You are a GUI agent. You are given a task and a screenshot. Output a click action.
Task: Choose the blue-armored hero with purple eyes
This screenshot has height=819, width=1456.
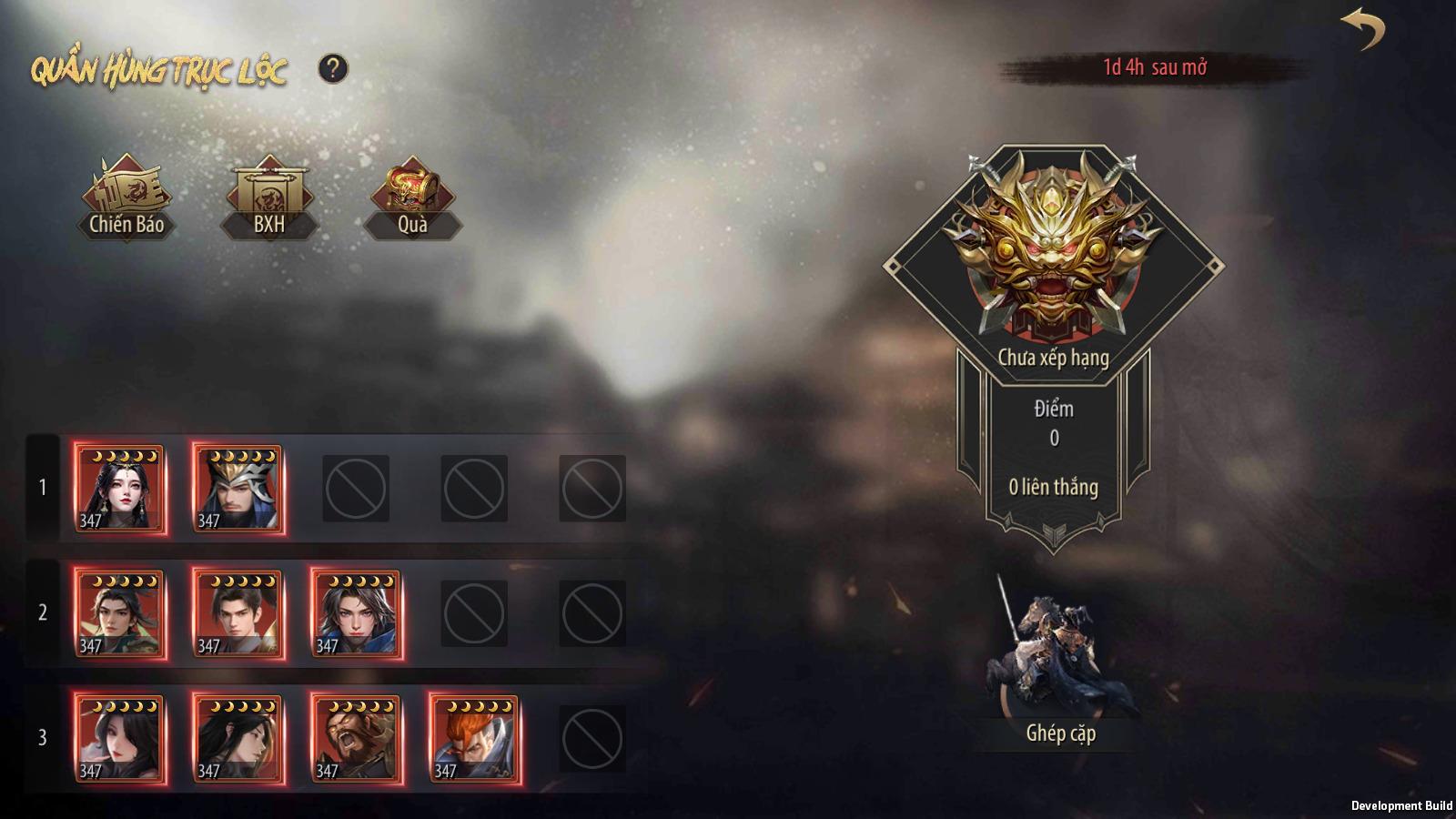pyautogui.click(x=357, y=613)
